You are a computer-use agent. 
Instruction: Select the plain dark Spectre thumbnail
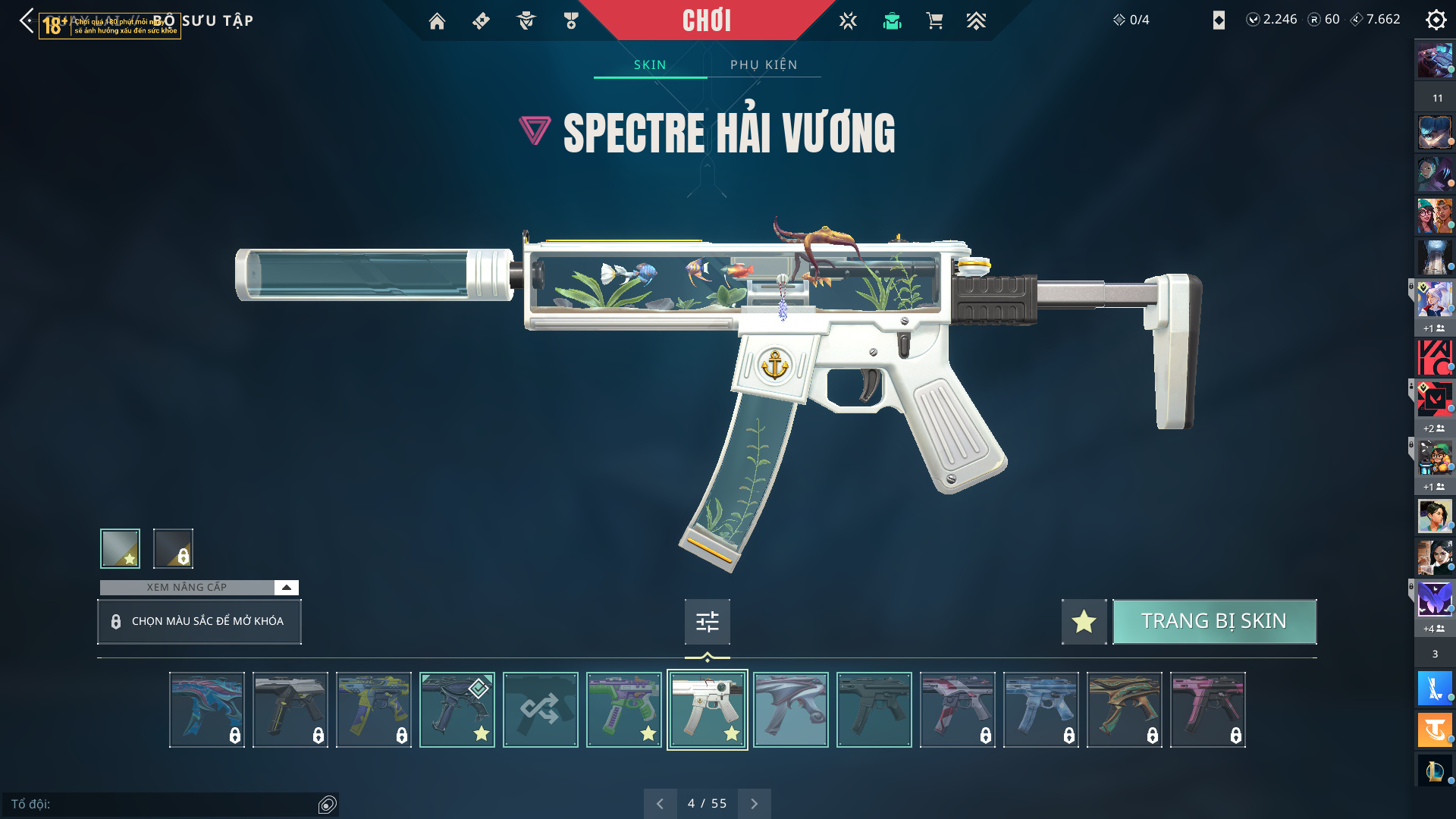pyautogui.click(x=874, y=710)
